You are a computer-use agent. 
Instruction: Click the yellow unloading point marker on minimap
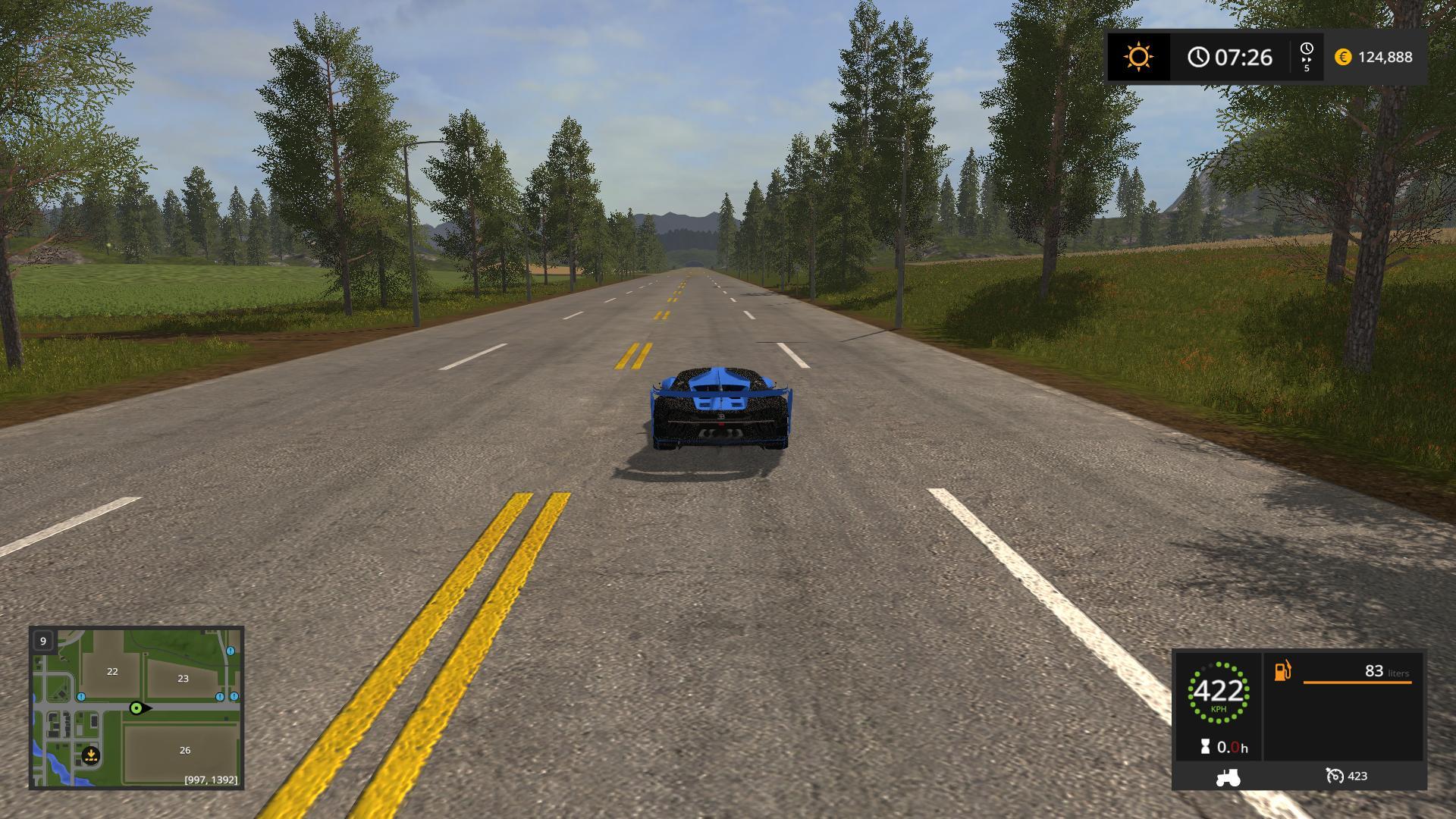coord(91,755)
